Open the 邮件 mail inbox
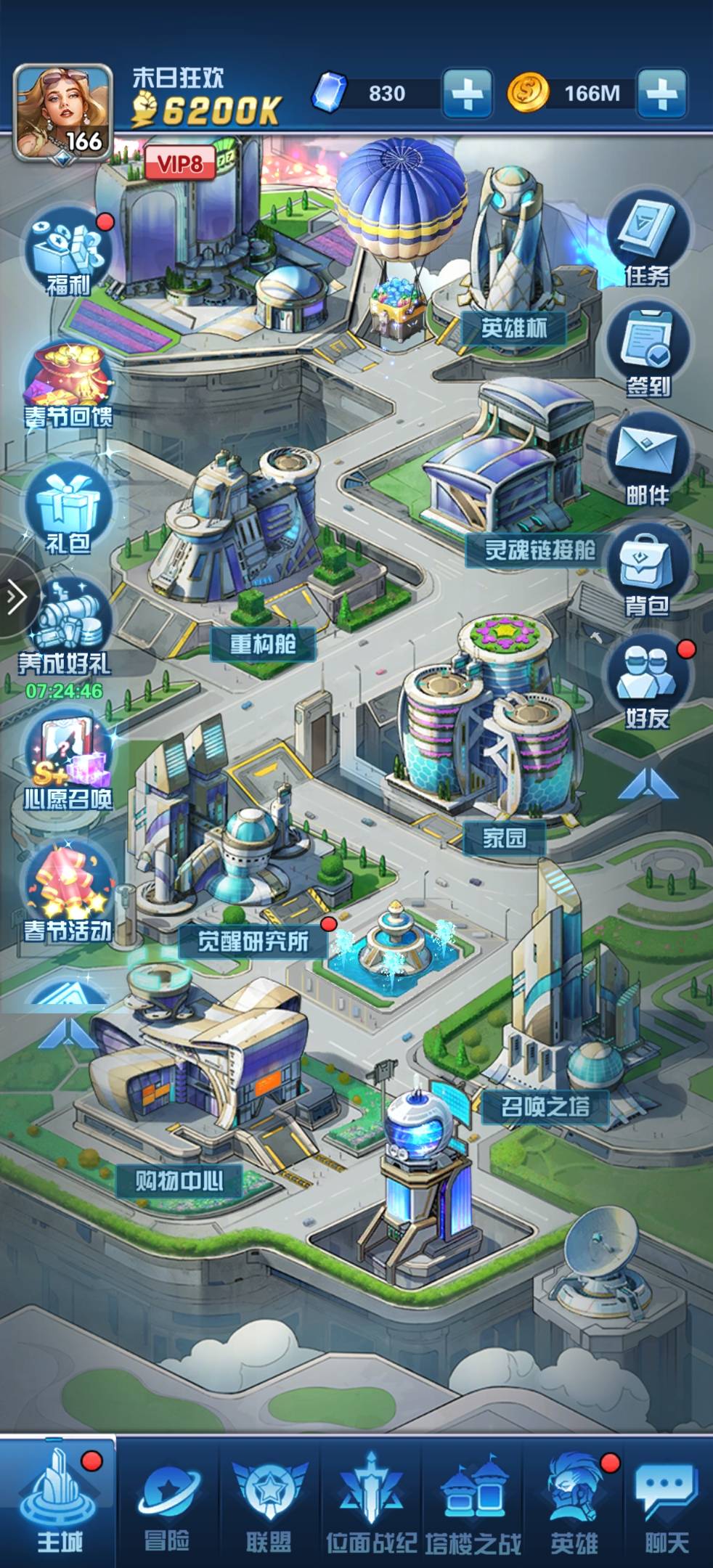Viewport: 713px width, 1568px height. [648, 460]
